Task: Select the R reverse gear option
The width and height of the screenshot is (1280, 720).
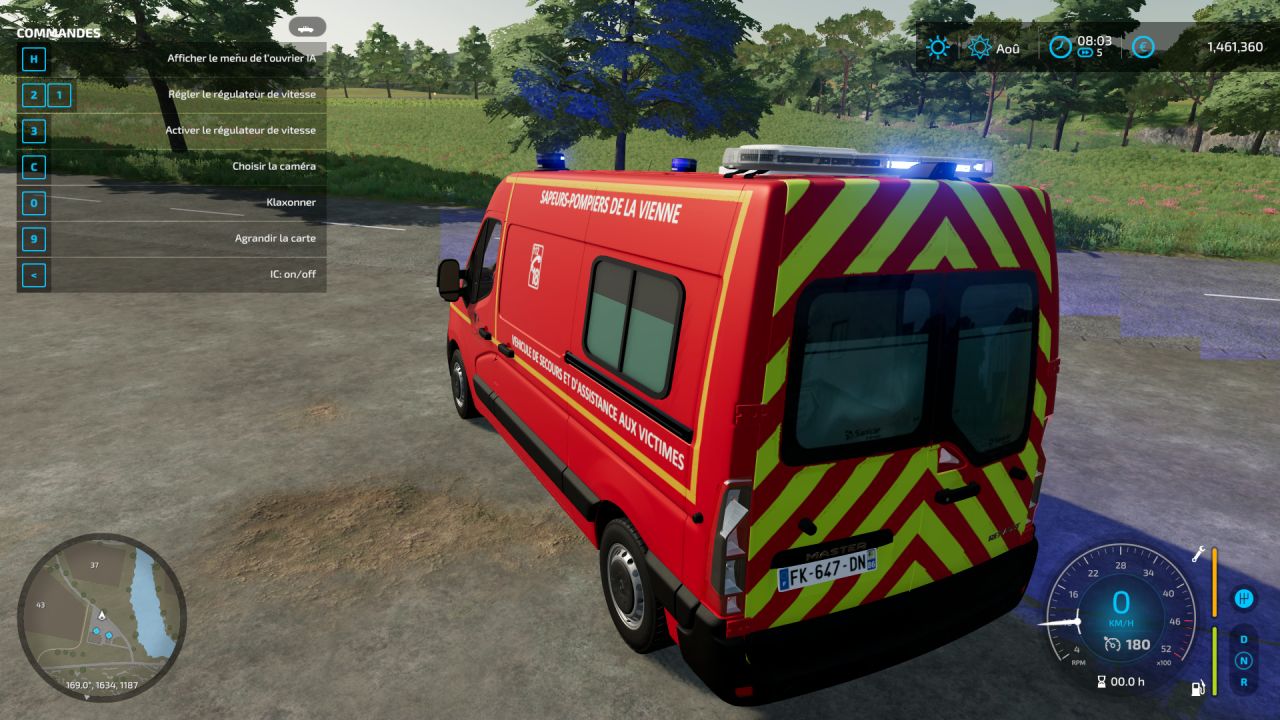Action: (x=1243, y=682)
